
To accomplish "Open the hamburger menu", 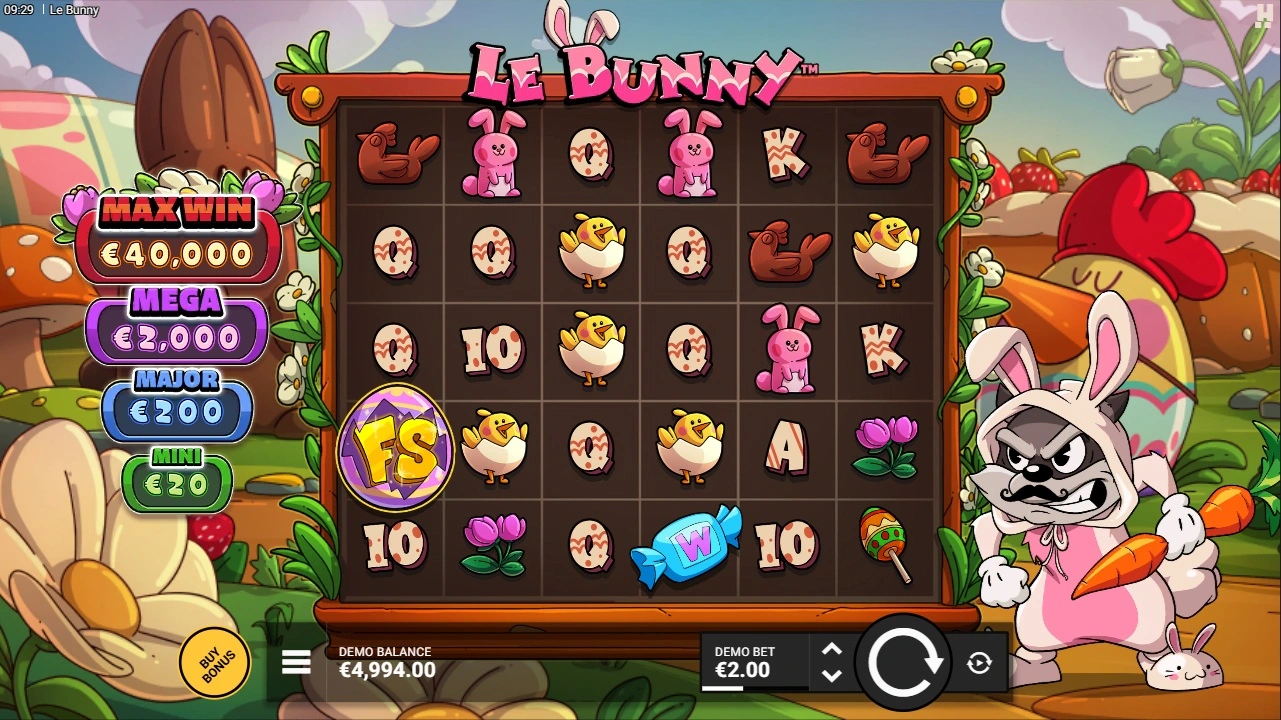I will click(296, 662).
